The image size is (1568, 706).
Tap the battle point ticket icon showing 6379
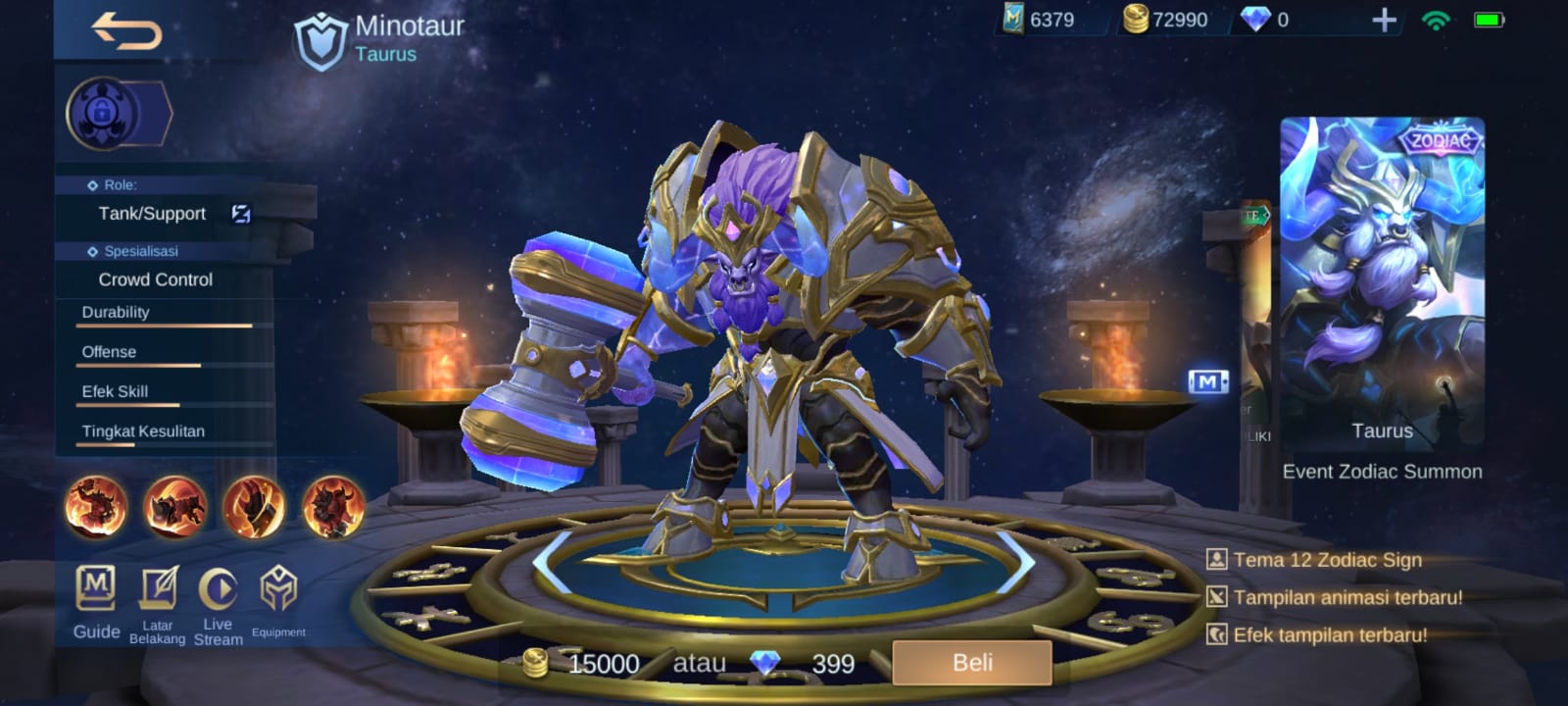pos(1015,18)
